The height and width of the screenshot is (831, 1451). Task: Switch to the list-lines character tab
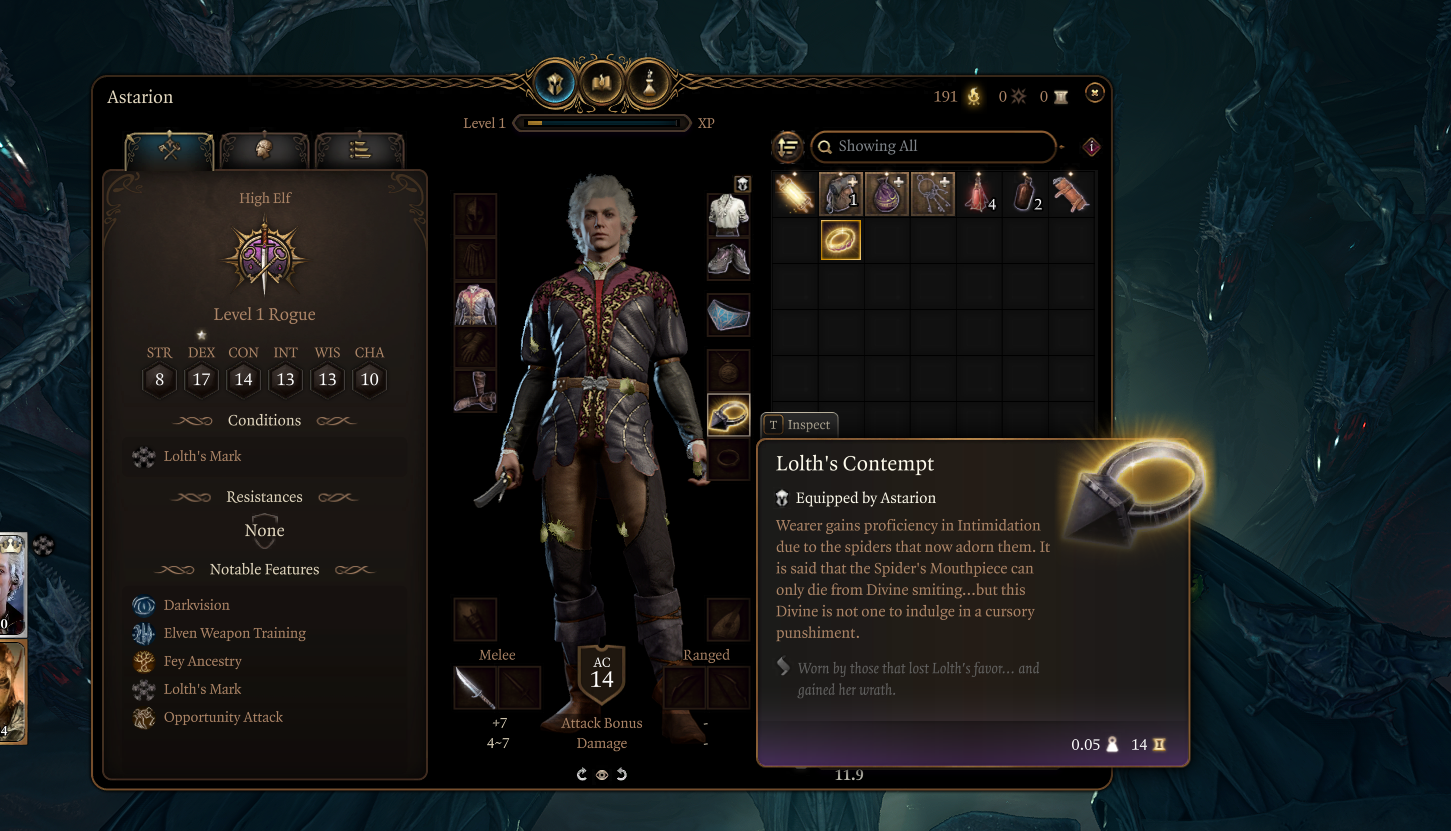click(x=360, y=150)
